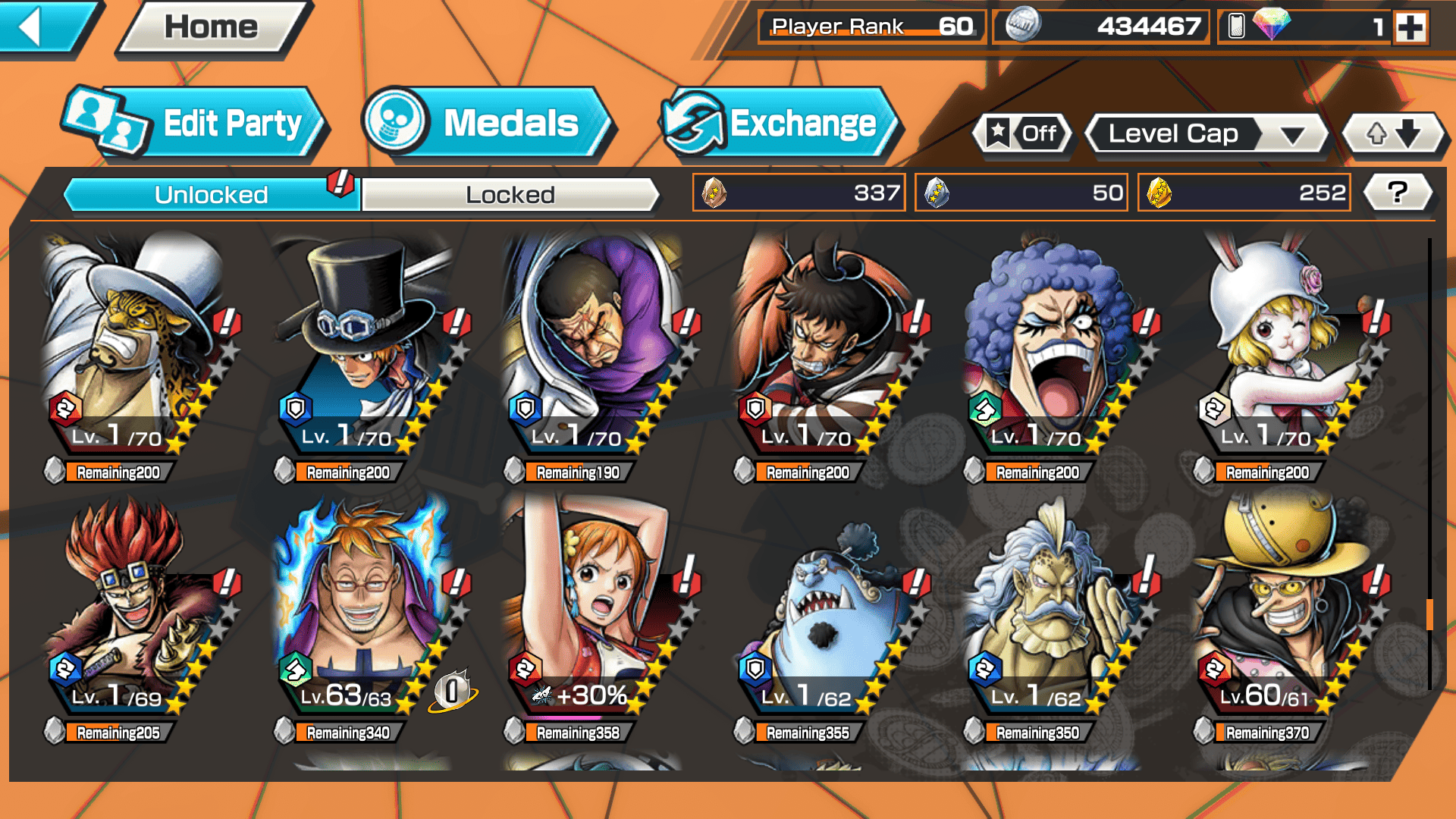The width and height of the screenshot is (1456, 819).
Task: Return to the Home screen
Action: (212, 27)
